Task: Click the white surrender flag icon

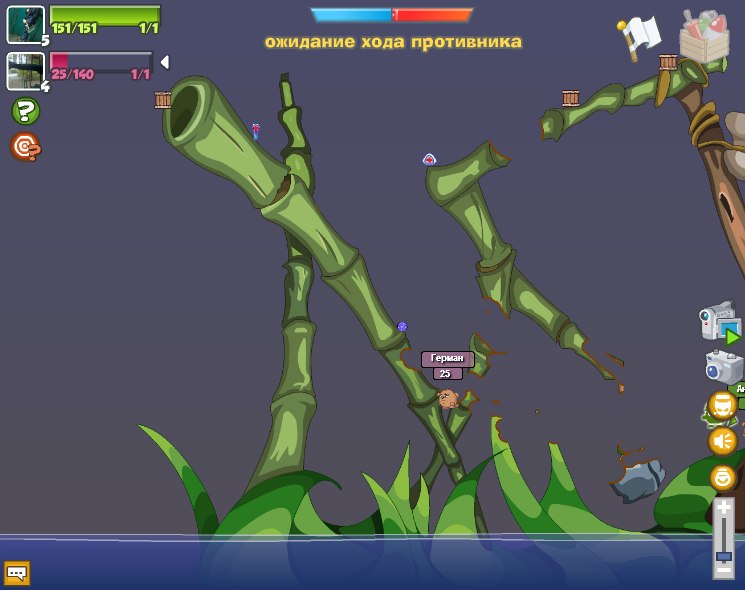Action: [x=641, y=36]
